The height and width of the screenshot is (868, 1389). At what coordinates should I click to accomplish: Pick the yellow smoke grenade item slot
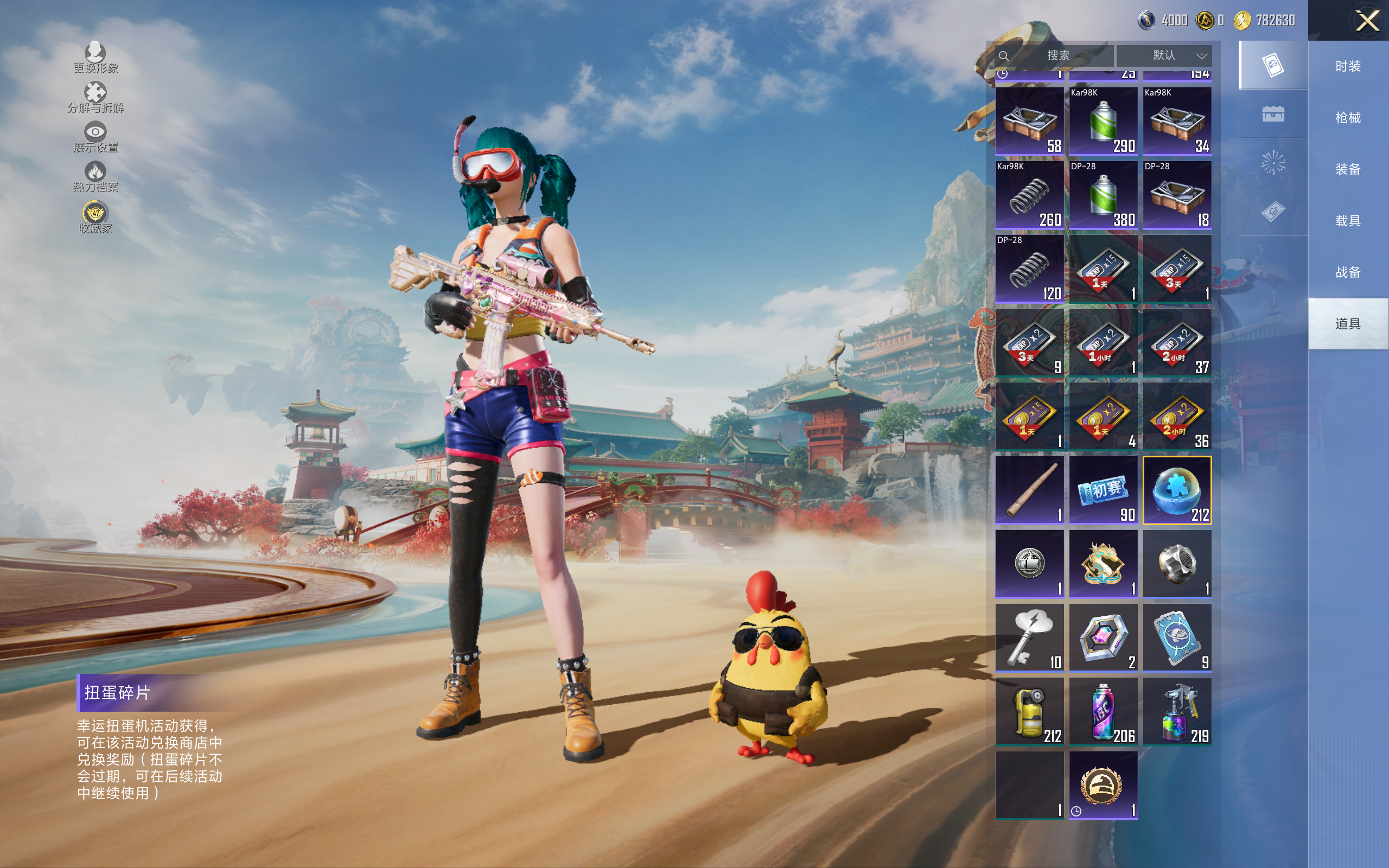pyautogui.click(x=1029, y=712)
